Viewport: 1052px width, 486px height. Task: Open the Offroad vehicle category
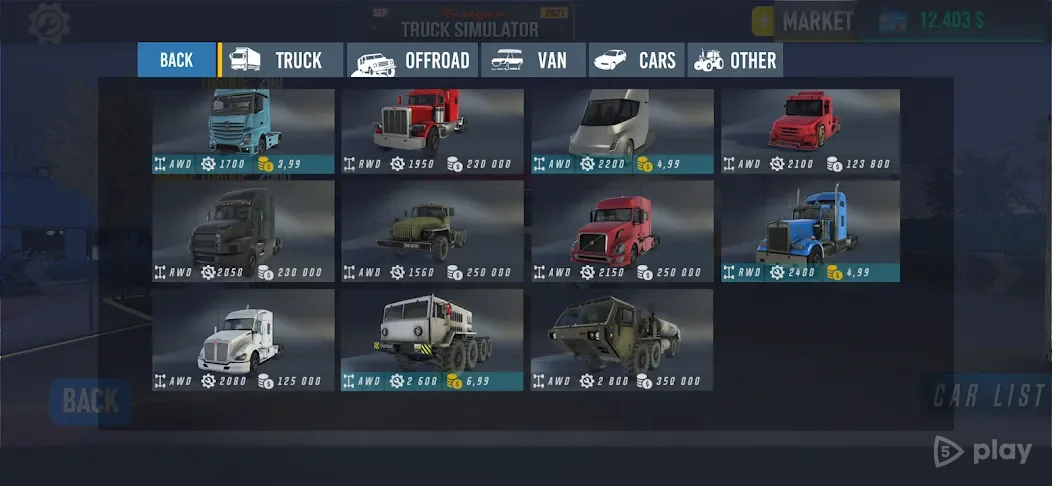click(412, 60)
